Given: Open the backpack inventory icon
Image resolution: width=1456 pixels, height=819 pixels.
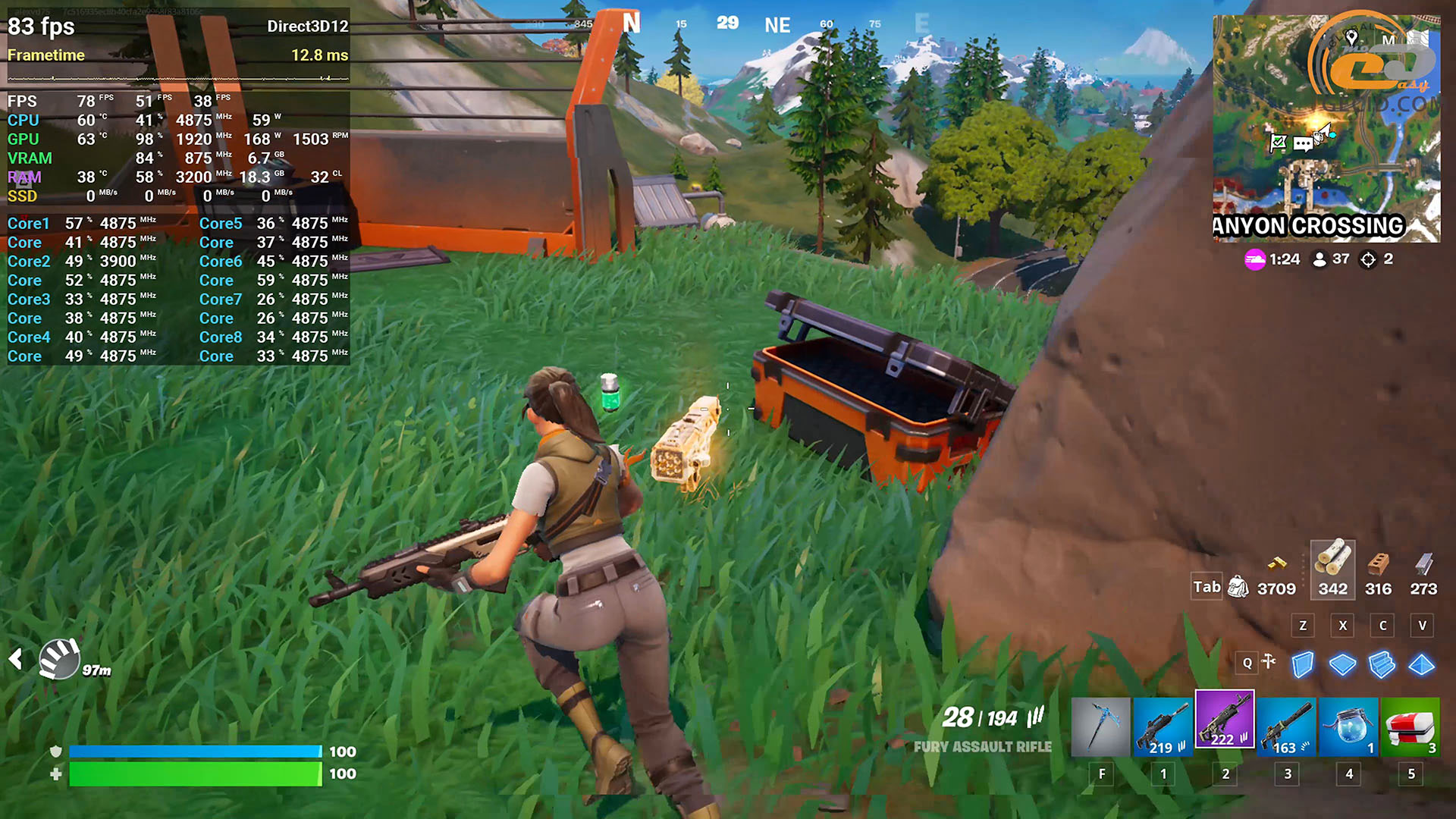Looking at the screenshot, I should 1238,587.
